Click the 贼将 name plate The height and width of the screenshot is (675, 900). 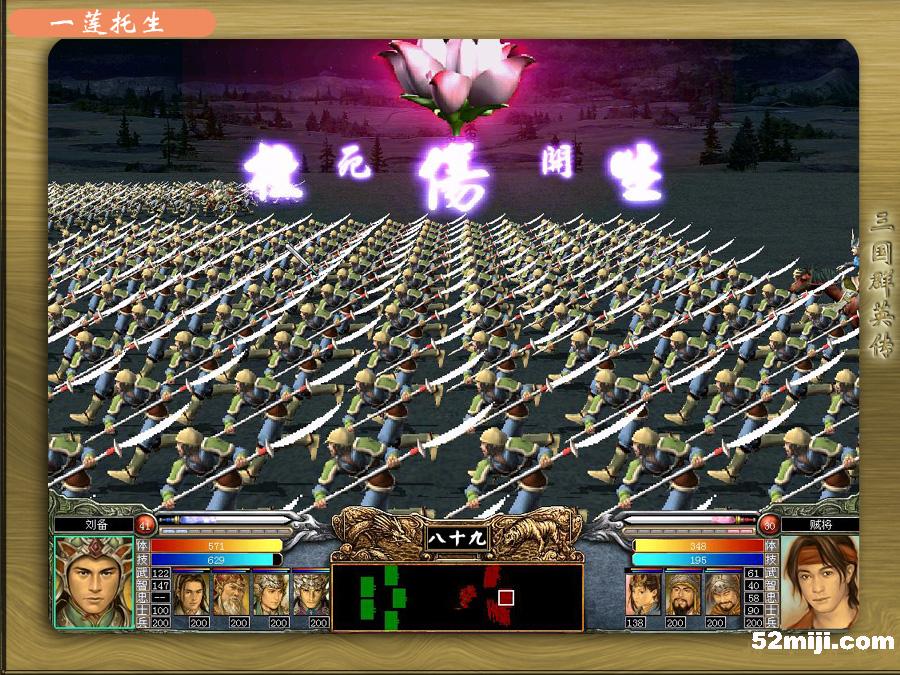[820, 523]
